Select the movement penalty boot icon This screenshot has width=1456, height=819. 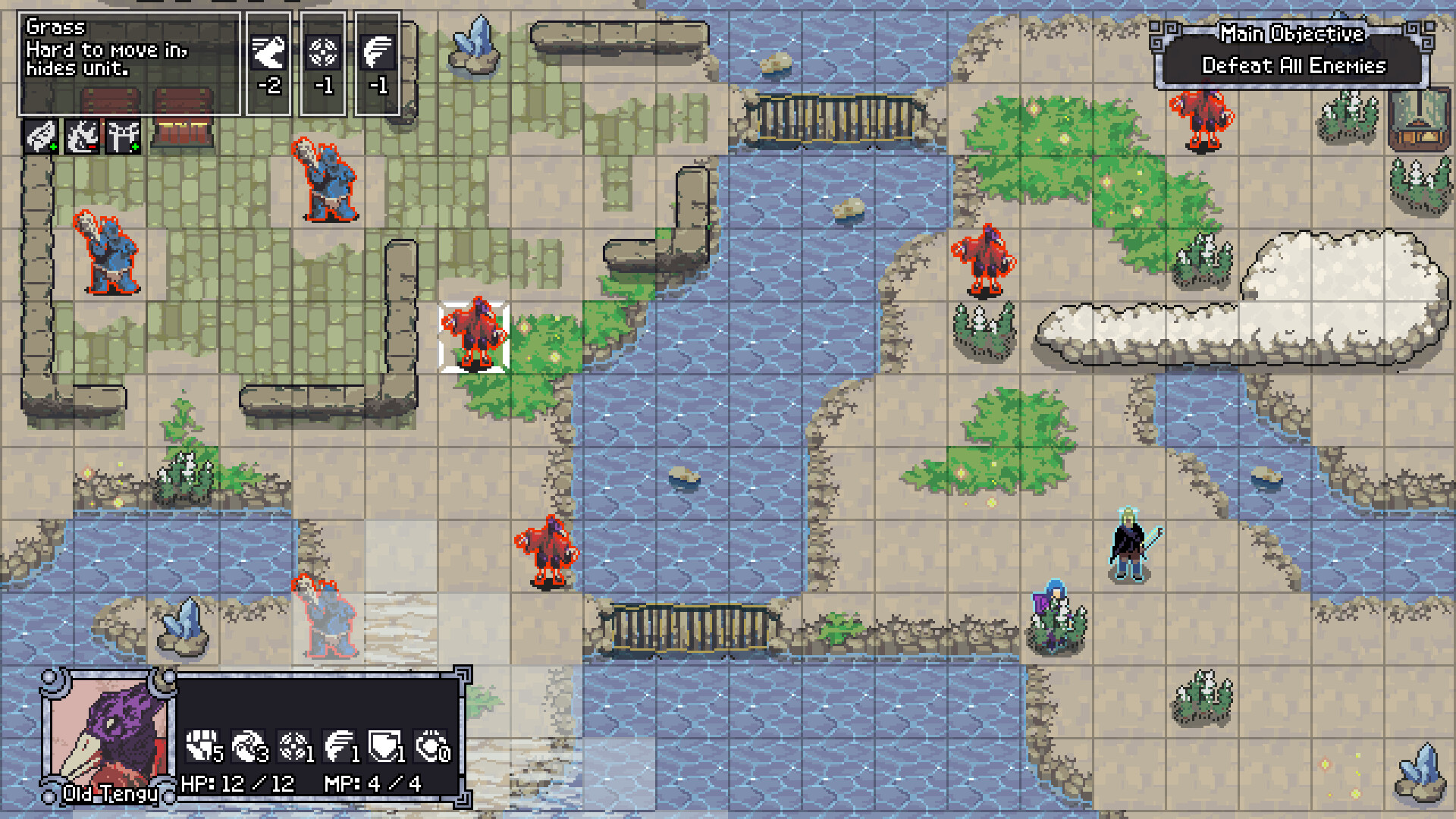point(267,53)
